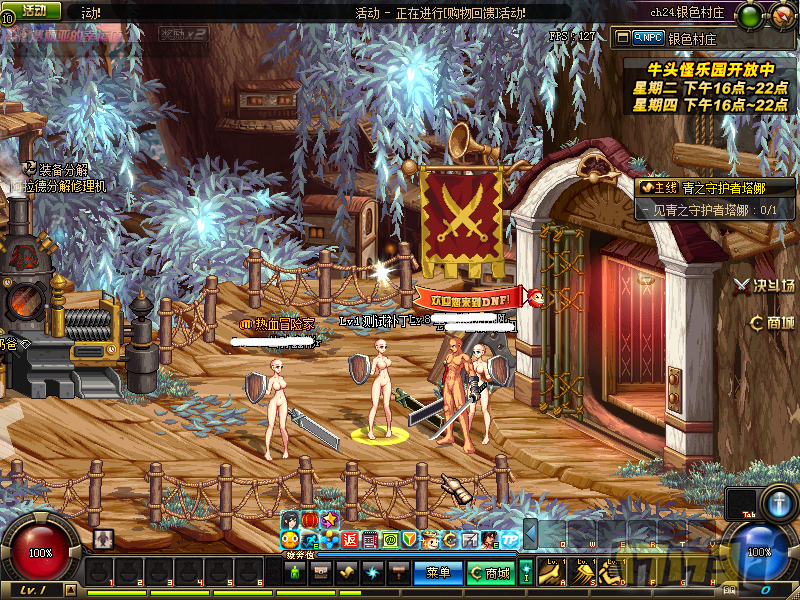This screenshot has width=800, height=600.
Task: Select the first Lv.1 skill slot
Action: (x=551, y=572)
